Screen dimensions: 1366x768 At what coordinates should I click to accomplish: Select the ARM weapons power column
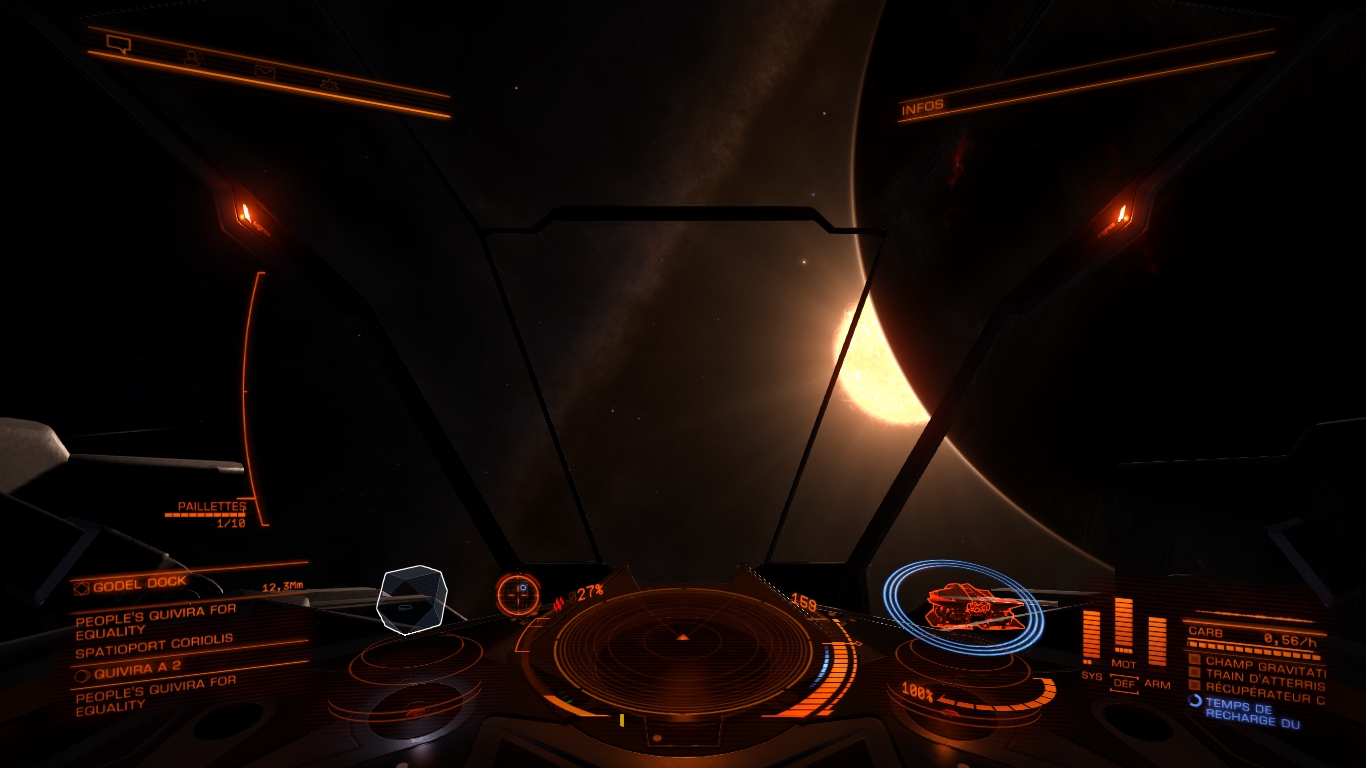[x=1157, y=641]
